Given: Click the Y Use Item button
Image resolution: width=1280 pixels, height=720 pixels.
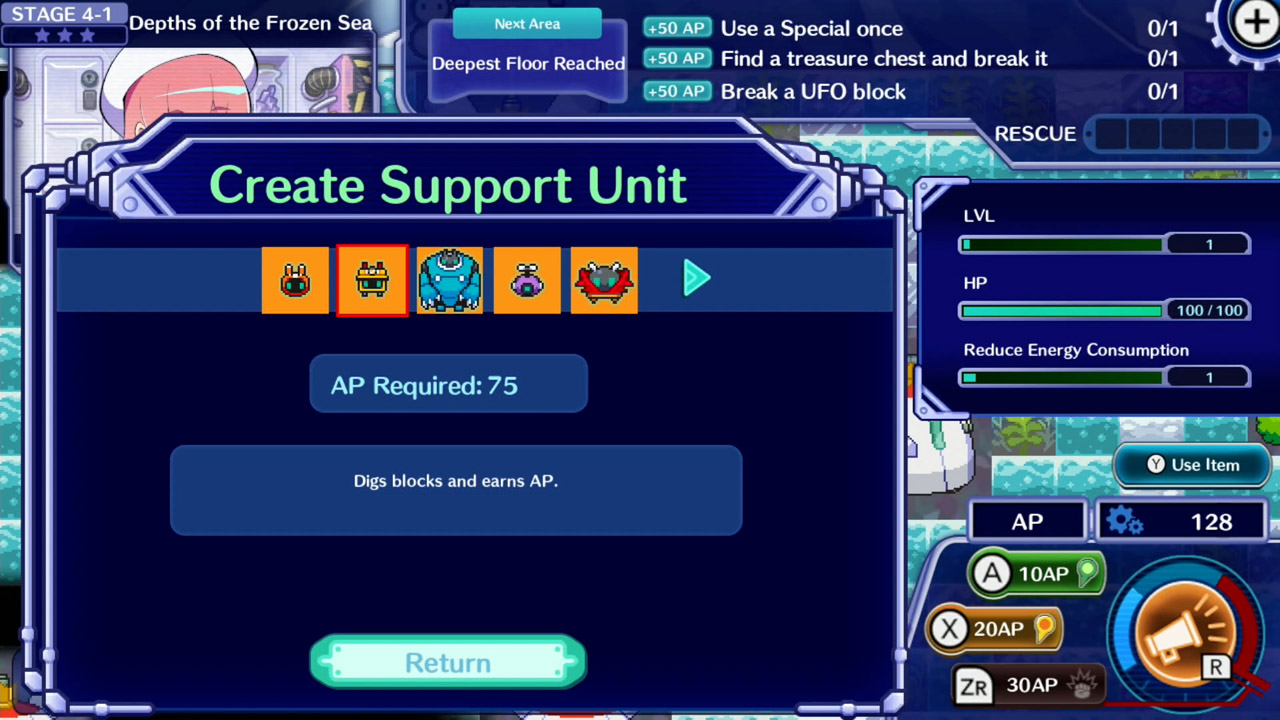Looking at the screenshot, I should tap(1192, 464).
